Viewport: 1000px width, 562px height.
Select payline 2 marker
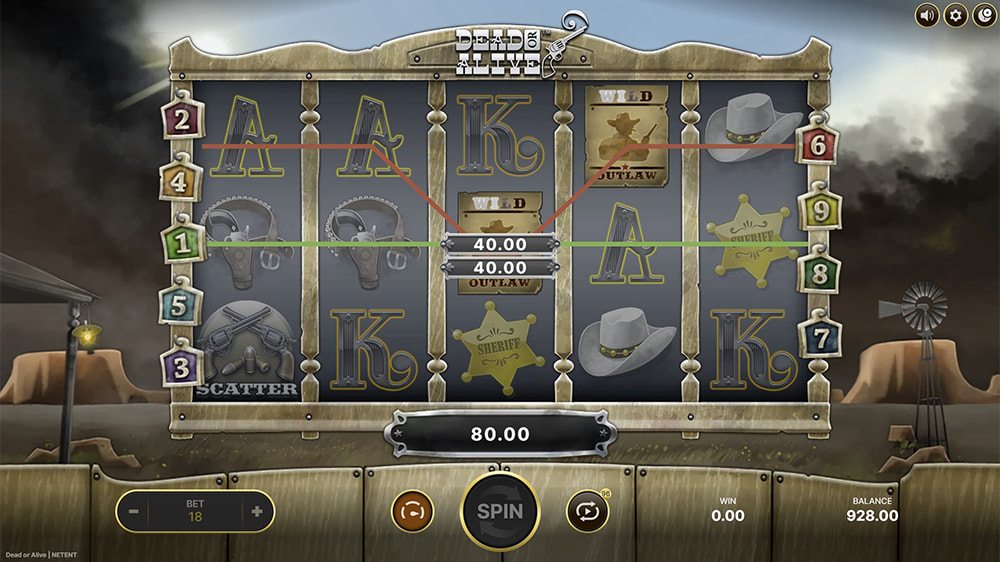click(x=182, y=121)
